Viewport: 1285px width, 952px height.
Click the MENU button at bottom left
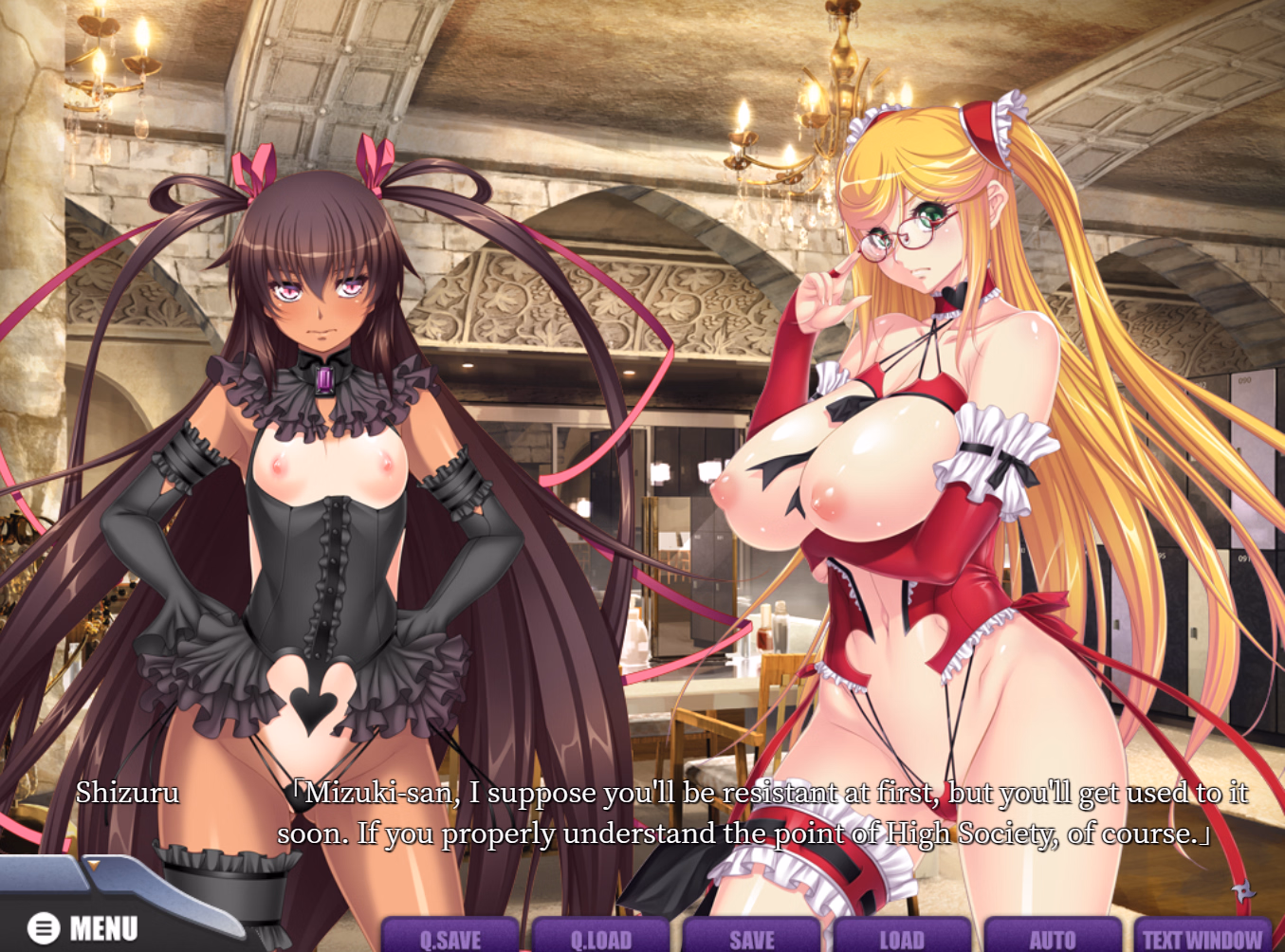click(85, 926)
